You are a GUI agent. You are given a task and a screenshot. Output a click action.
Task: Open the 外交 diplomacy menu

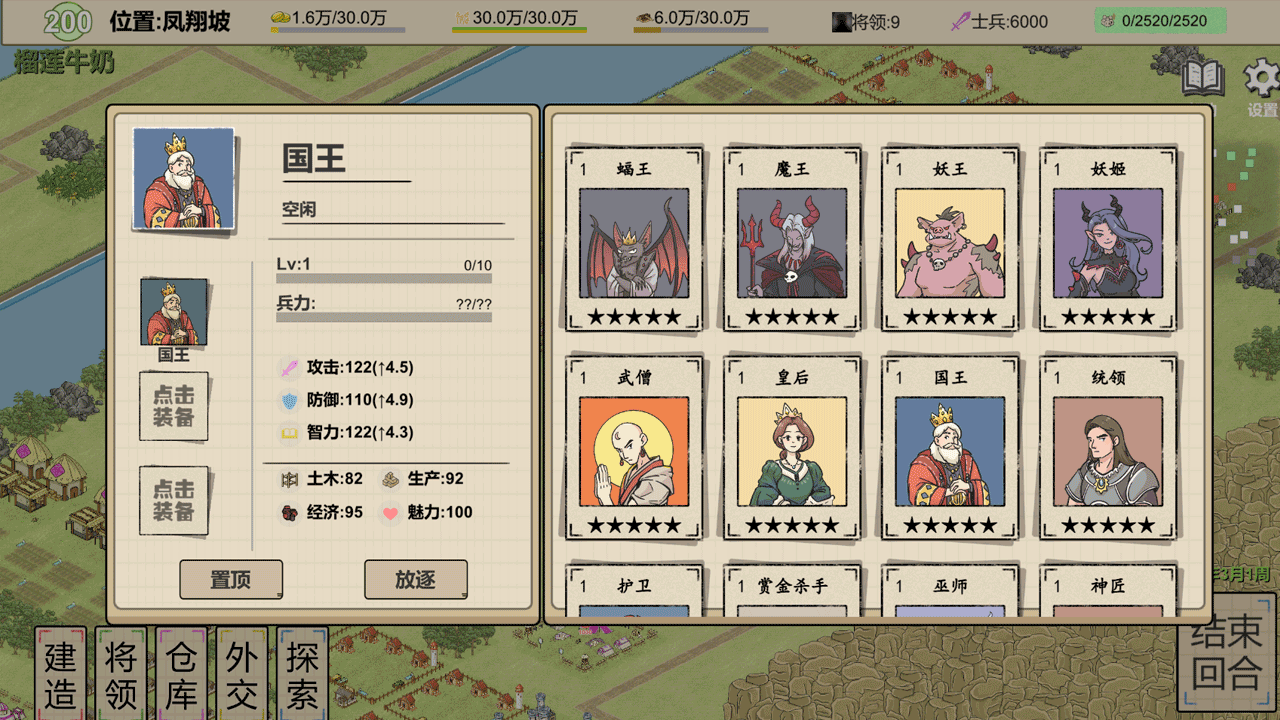[x=241, y=674]
